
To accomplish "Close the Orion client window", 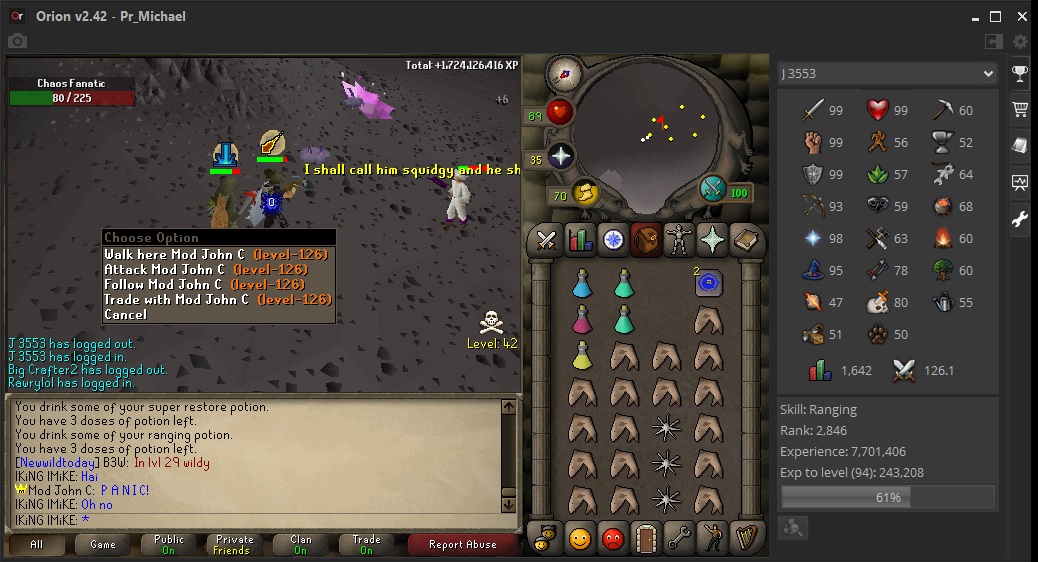I will pyautogui.click(x=1019, y=16).
